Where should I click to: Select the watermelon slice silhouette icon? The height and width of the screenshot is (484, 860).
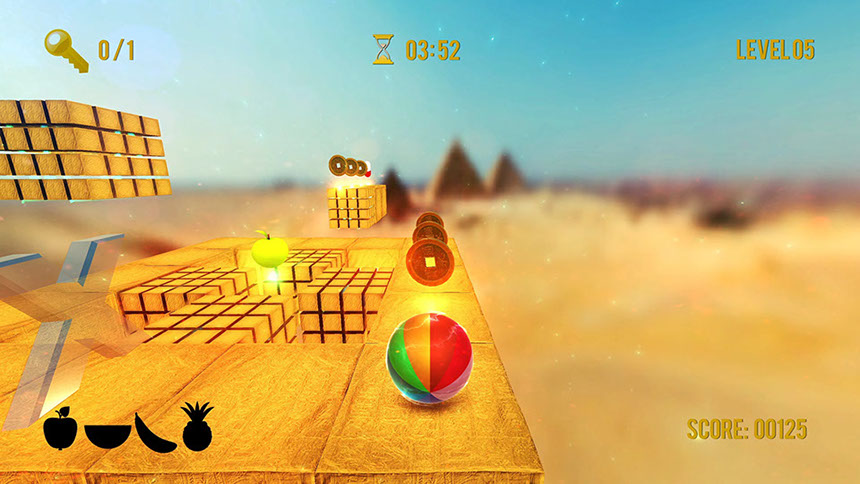point(107,435)
